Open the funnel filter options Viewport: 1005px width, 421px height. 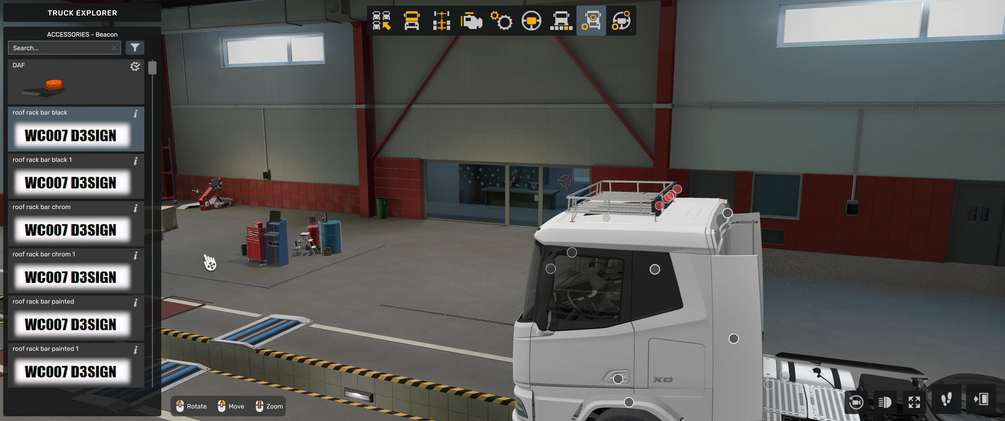point(135,47)
